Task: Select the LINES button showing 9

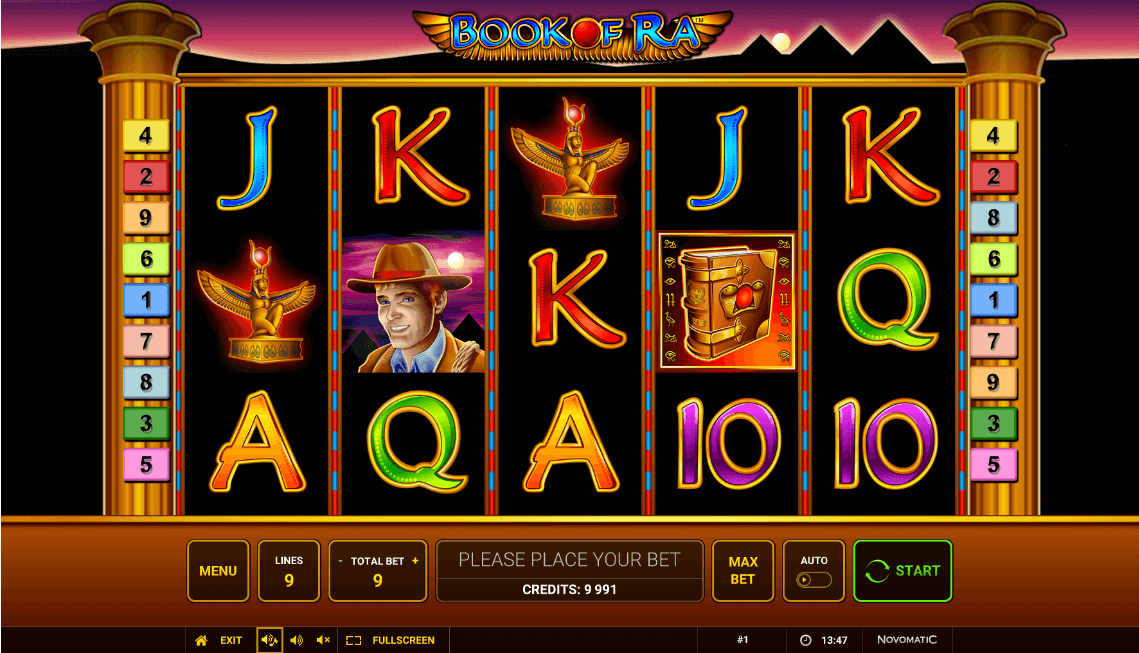Action: coord(289,571)
